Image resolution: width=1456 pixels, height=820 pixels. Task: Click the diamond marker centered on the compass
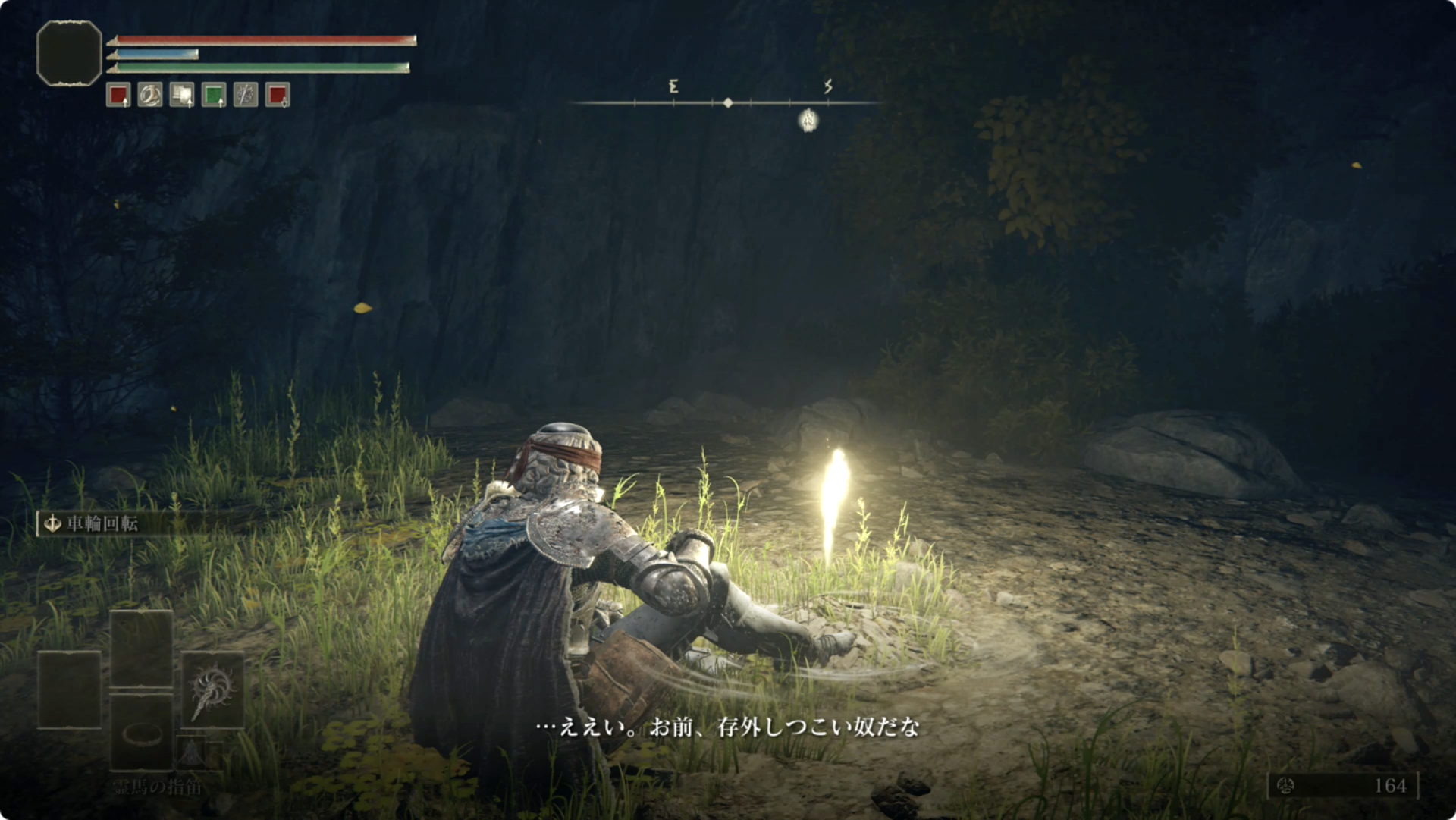tap(729, 102)
